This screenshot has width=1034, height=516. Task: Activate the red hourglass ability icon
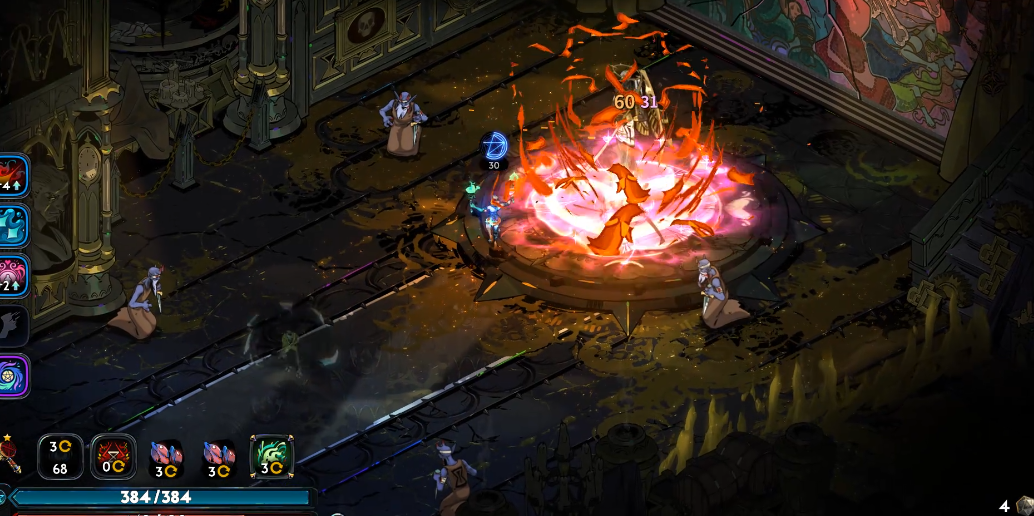tap(112, 457)
